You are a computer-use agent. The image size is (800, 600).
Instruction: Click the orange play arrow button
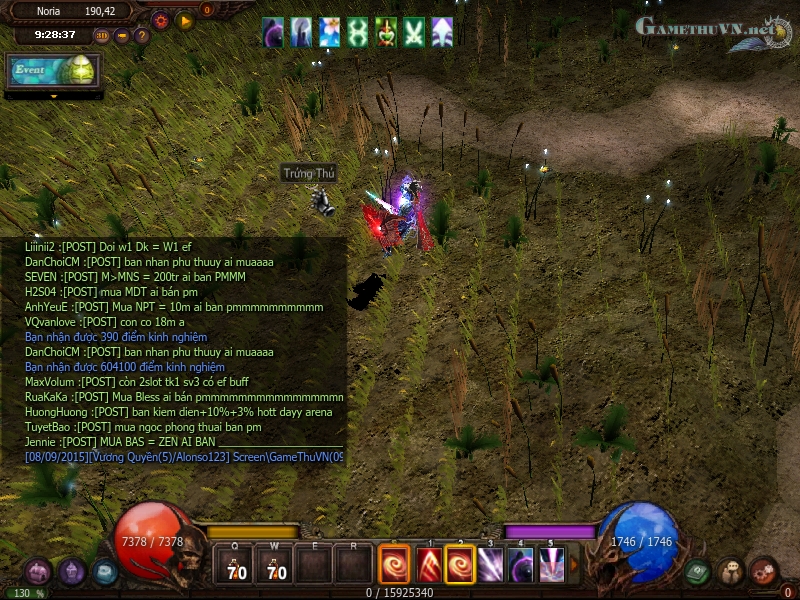pos(184,19)
